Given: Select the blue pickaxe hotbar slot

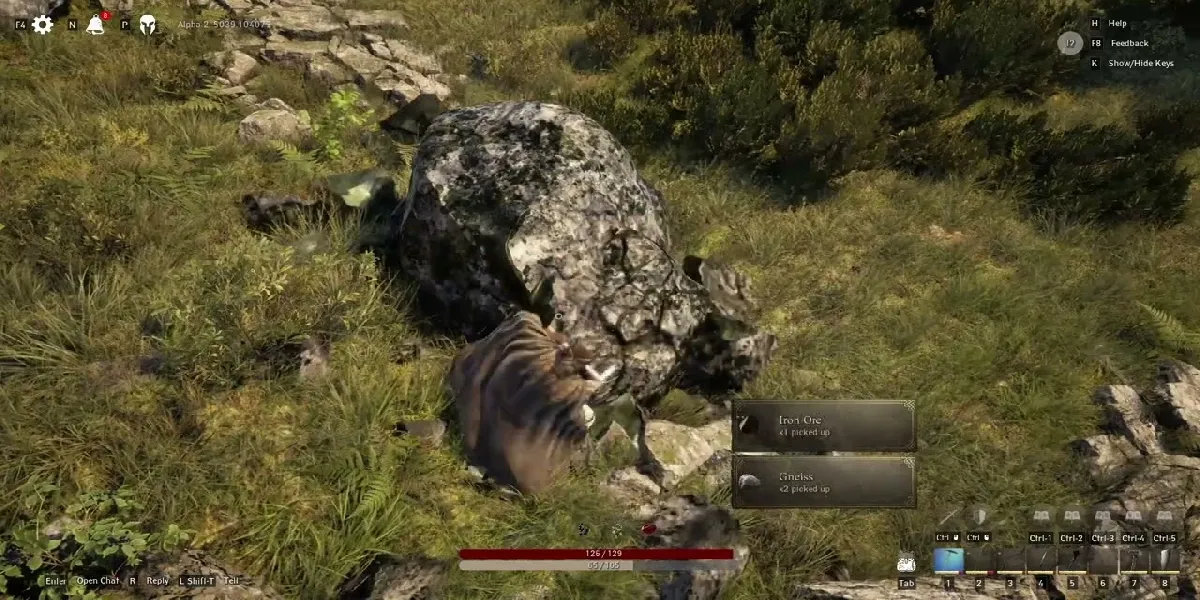Looking at the screenshot, I should (x=949, y=561).
